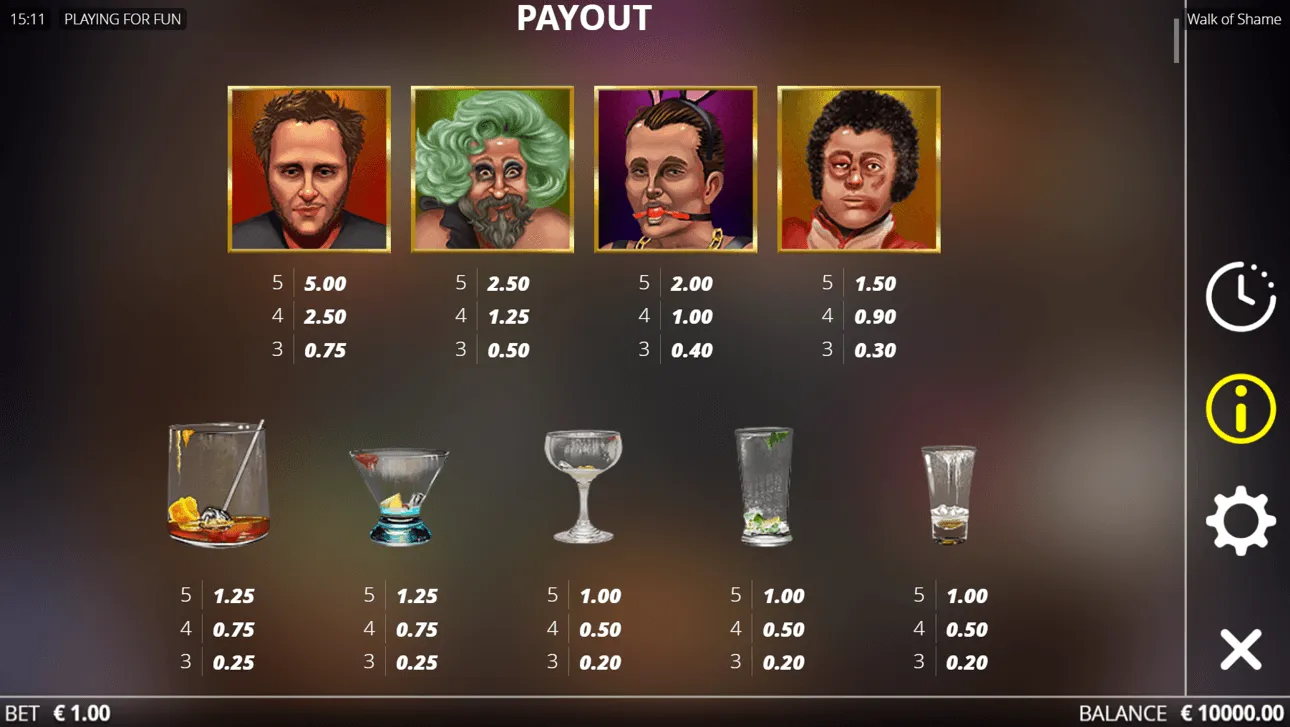1290x727 pixels.
Task: Click the 15:11 clock display
Action: (30, 19)
